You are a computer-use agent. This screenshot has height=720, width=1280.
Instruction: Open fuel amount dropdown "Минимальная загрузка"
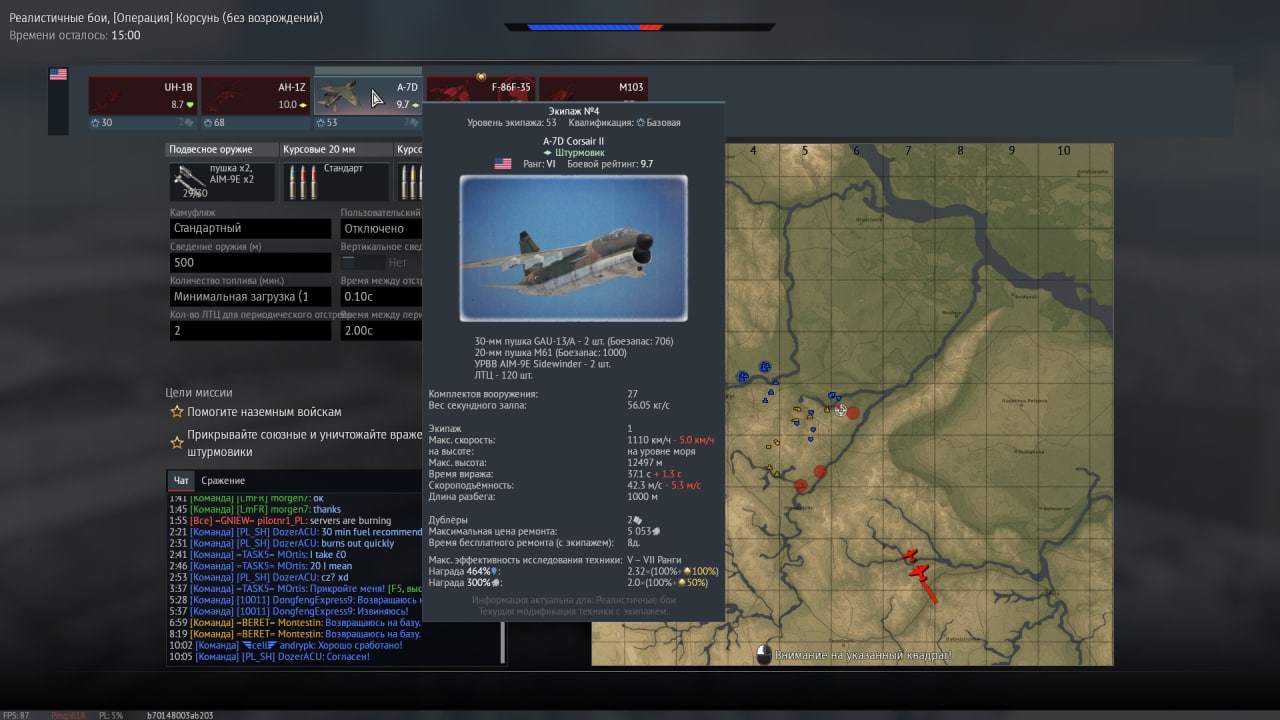[250, 297]
